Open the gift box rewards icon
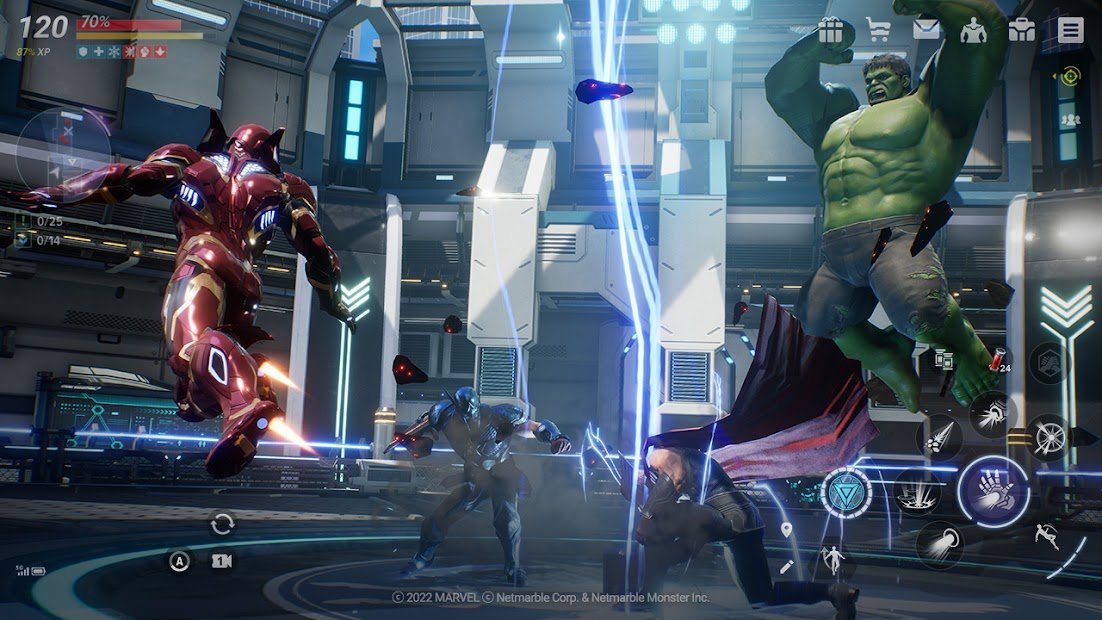 [x=831, y=30]
